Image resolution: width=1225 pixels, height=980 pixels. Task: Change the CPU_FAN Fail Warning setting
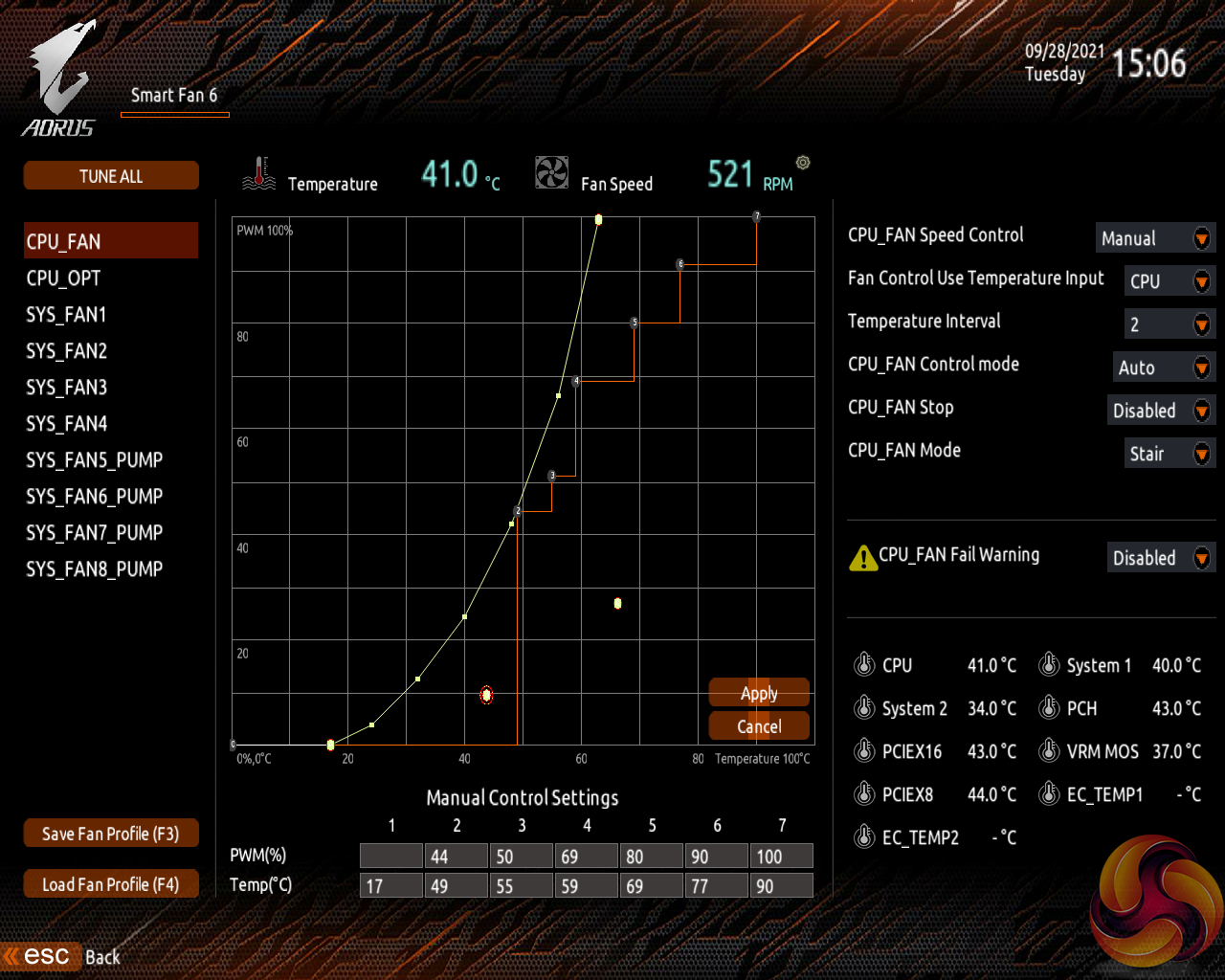[x=1161, y=558]
